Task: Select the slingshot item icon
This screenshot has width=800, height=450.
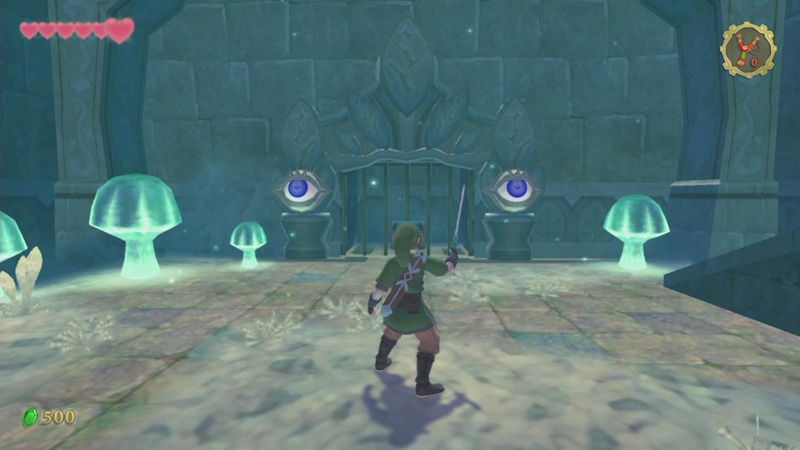Action: (747, 48)
